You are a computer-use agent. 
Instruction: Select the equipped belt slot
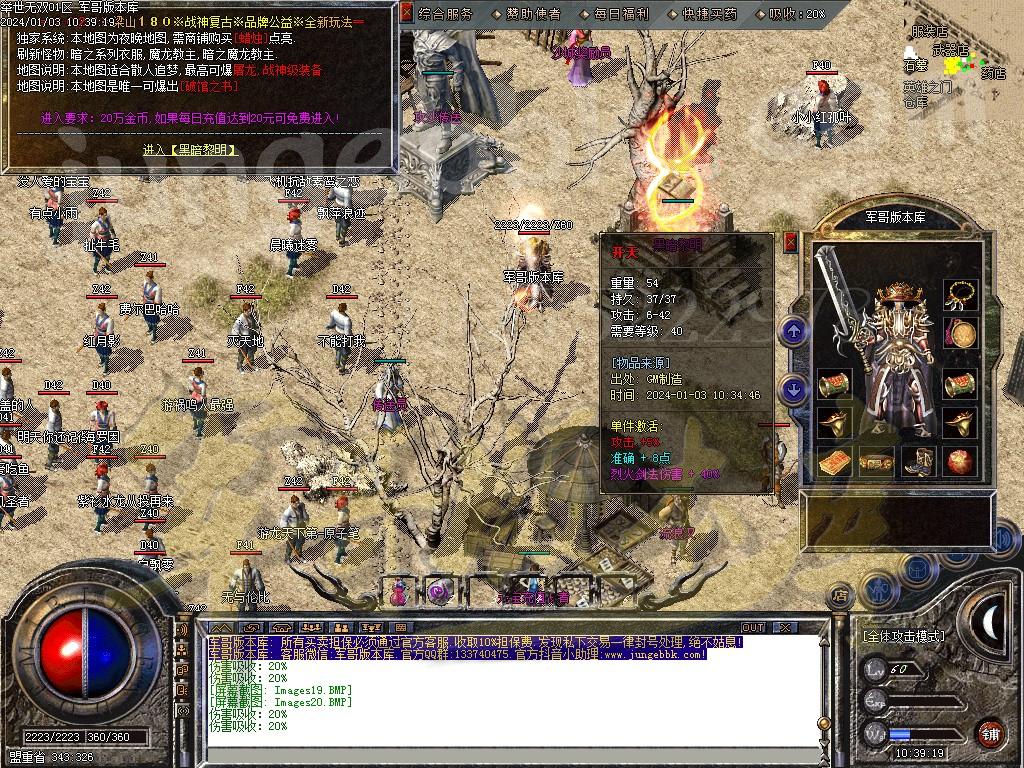876,462
